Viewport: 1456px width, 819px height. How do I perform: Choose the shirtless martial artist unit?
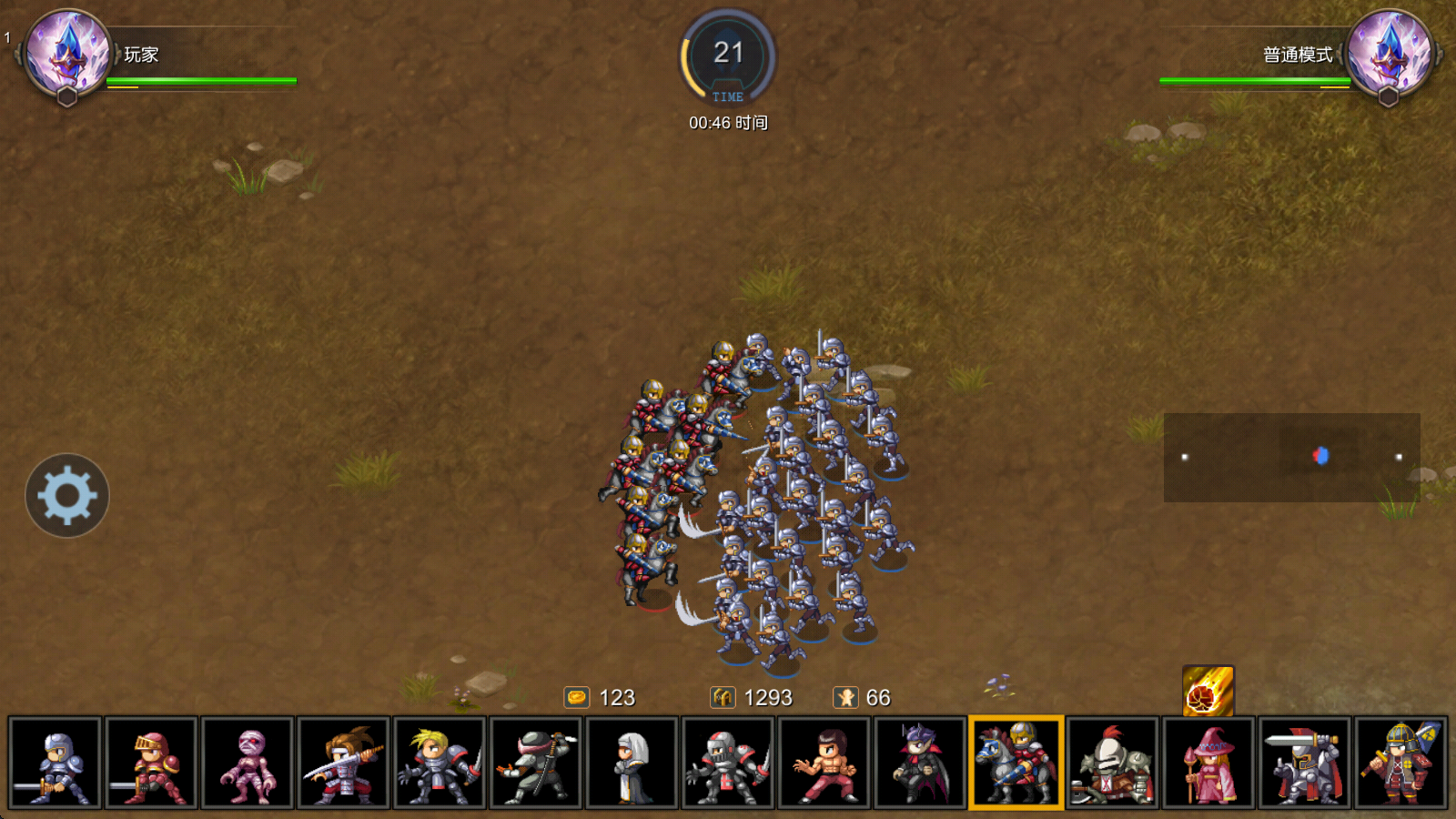tap(824, 763)
